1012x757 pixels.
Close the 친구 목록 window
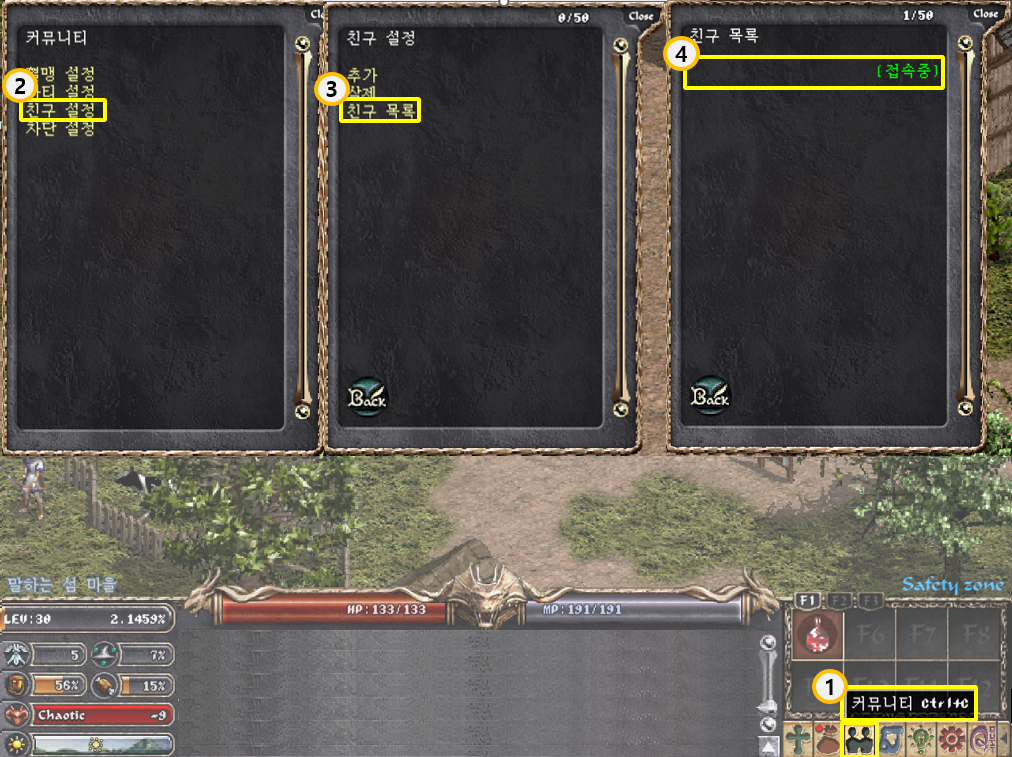click(985, 14)
